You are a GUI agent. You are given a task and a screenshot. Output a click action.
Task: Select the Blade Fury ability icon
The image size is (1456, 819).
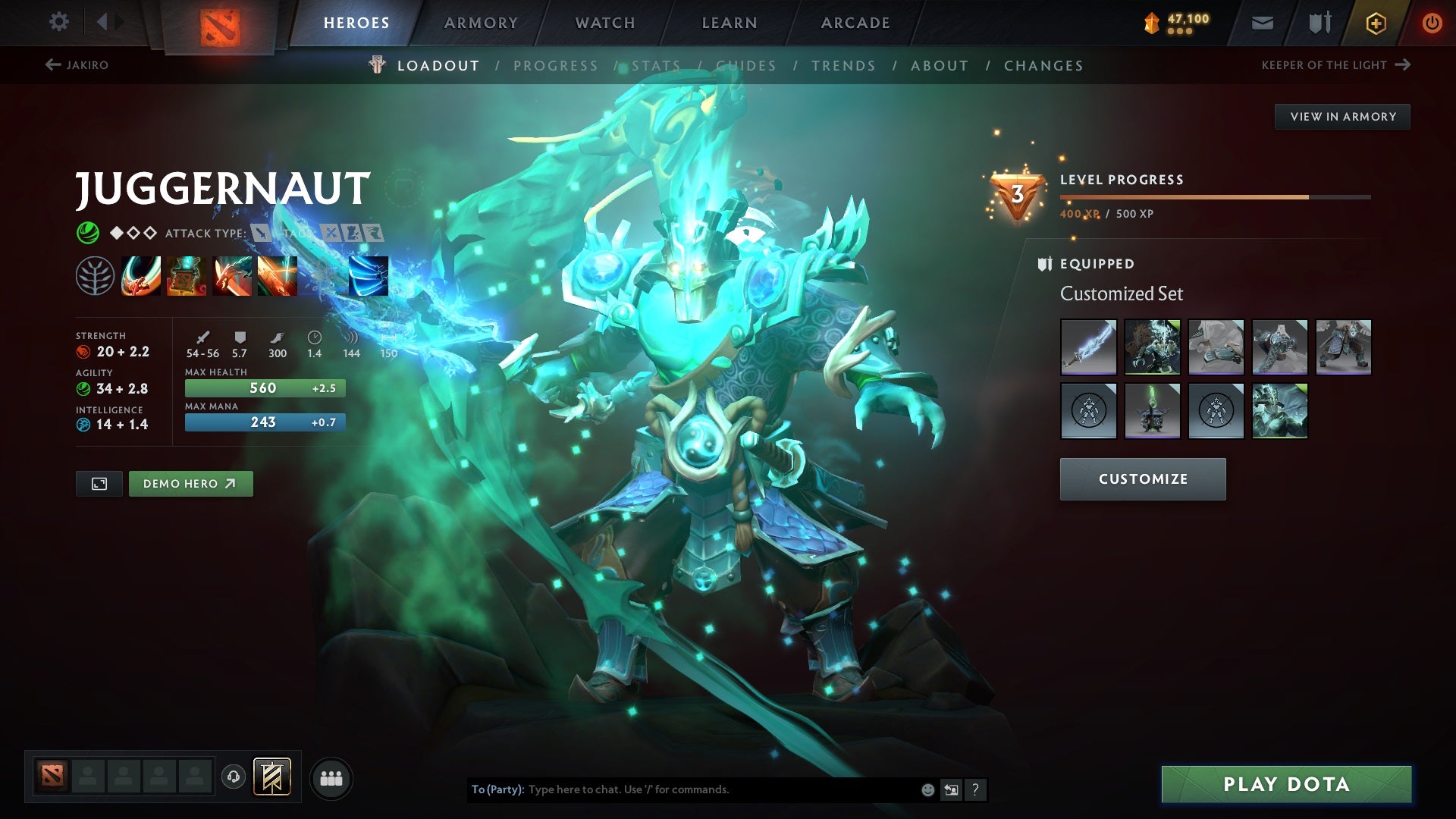[141, 277]
